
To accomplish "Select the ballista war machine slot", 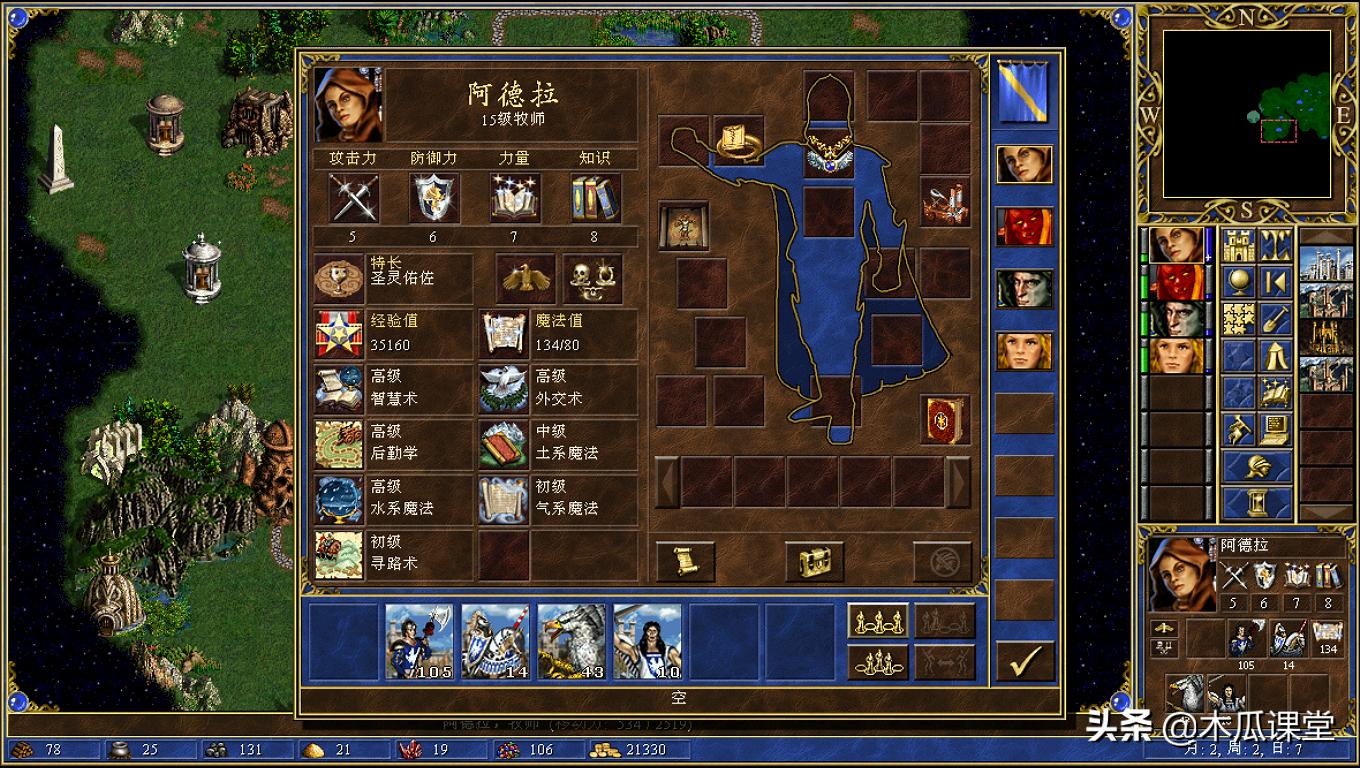I will coord(944,201).
